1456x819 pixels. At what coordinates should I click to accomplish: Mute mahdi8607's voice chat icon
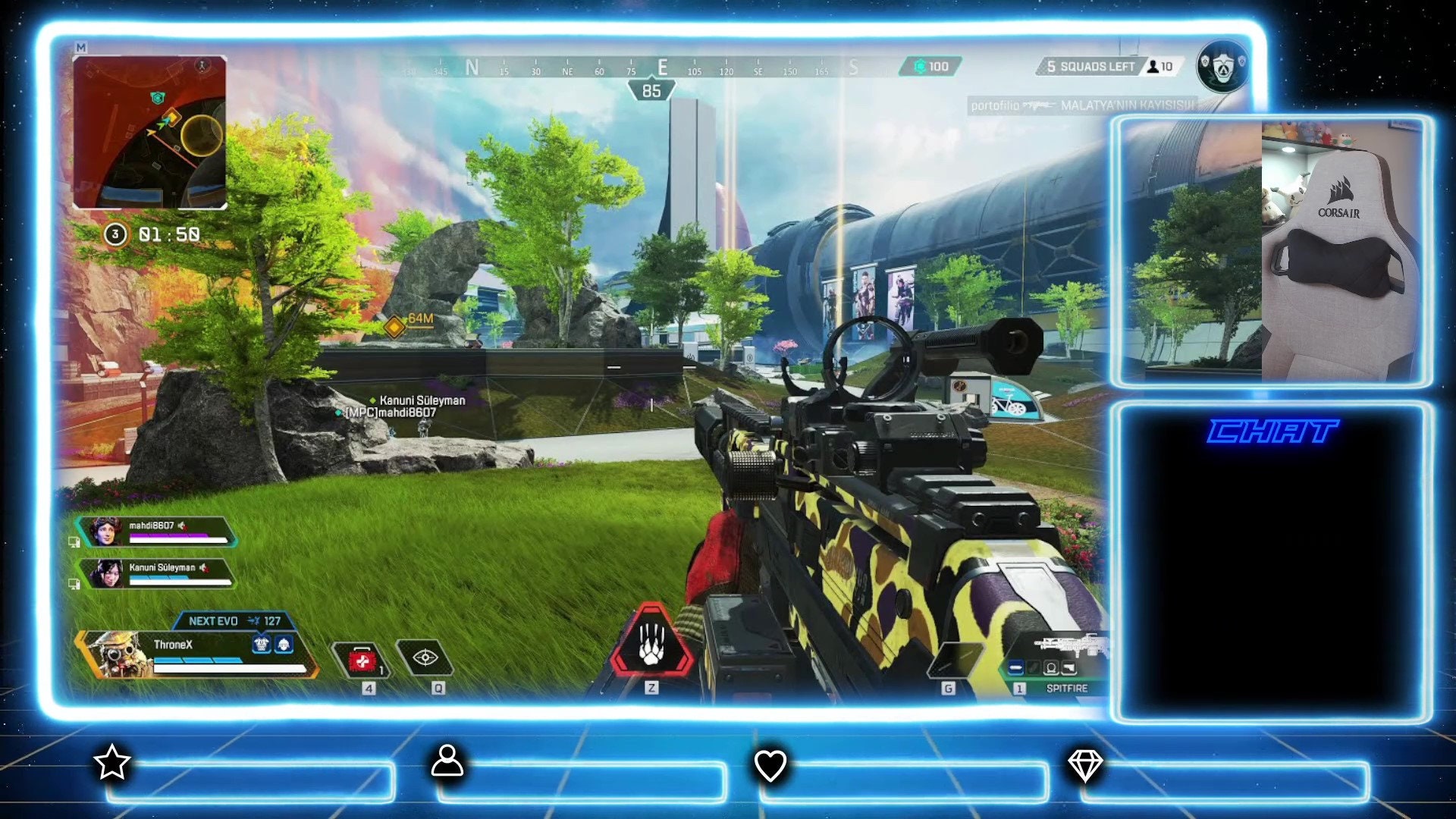click(x=181, y=526)
